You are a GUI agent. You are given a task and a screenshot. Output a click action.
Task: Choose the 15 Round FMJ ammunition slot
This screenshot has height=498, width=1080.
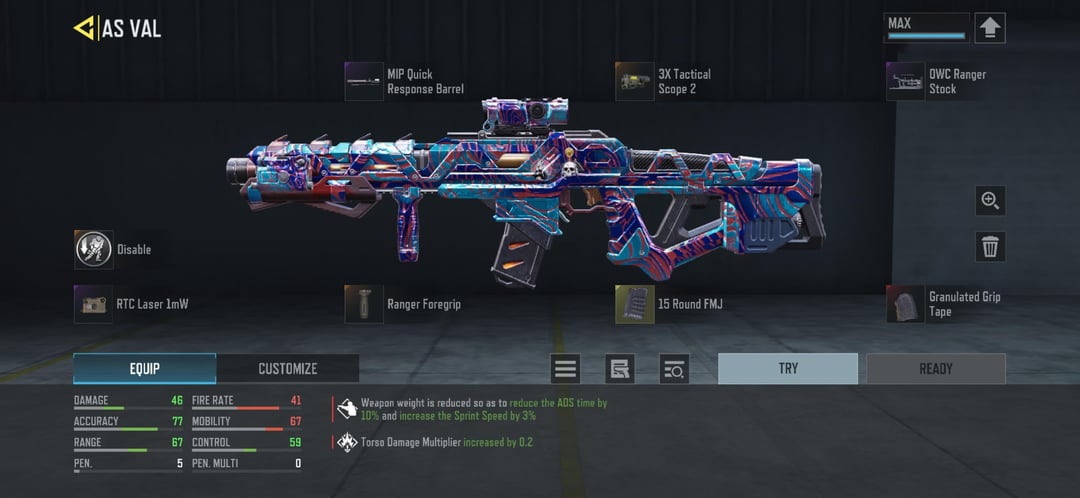pyautogui.click(x=635, y=304)
